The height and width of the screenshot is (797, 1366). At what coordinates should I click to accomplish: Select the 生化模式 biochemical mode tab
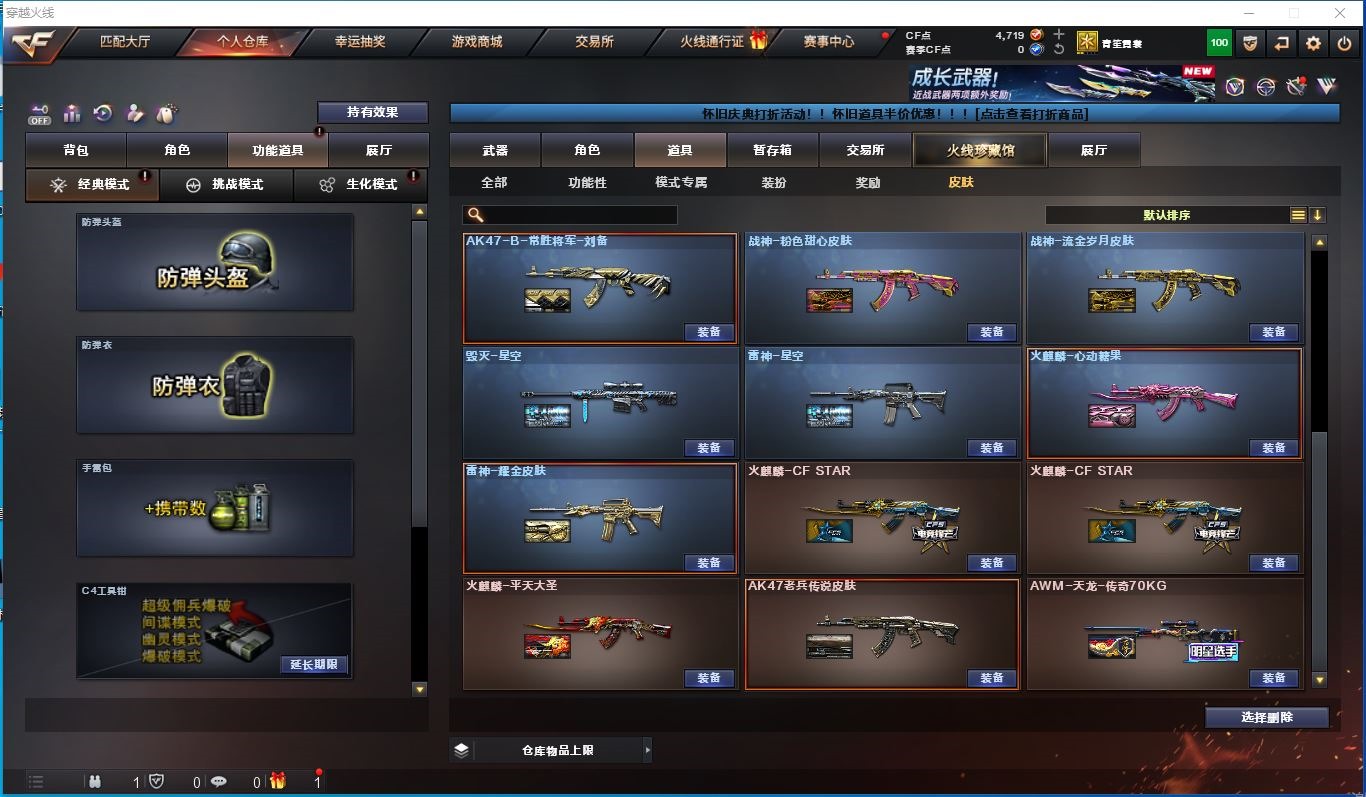coord(360,185)
